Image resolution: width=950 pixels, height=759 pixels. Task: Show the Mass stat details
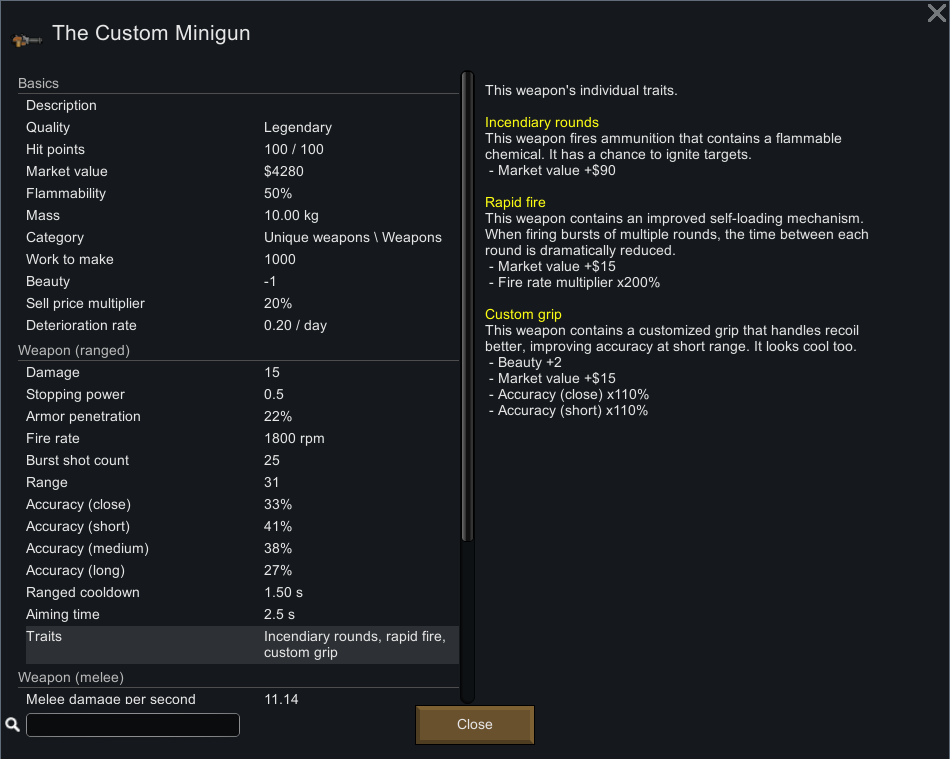coord(240,216)
